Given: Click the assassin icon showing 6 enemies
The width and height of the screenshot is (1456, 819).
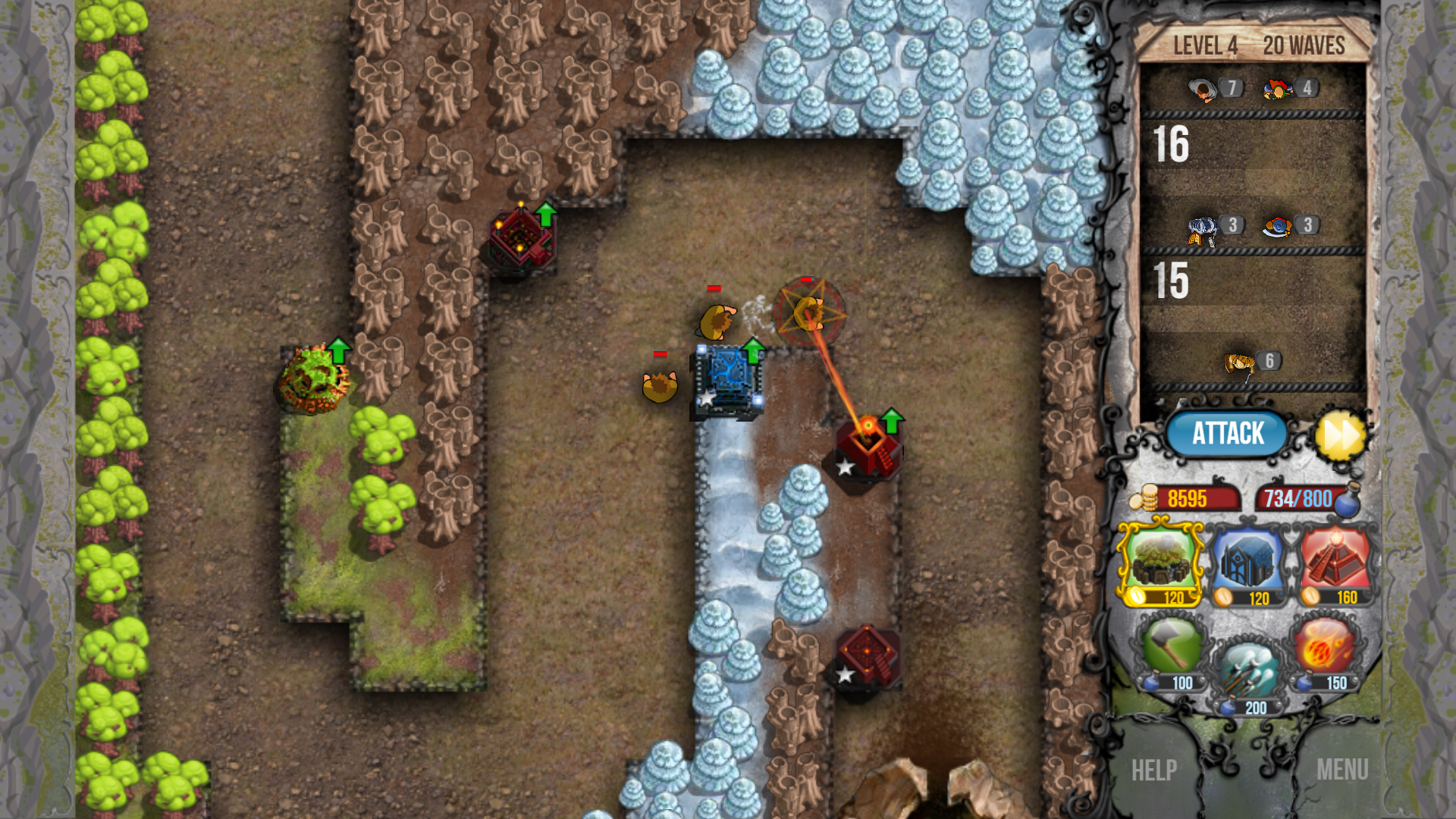Looking at the screenshot, I should (1238, 362).
